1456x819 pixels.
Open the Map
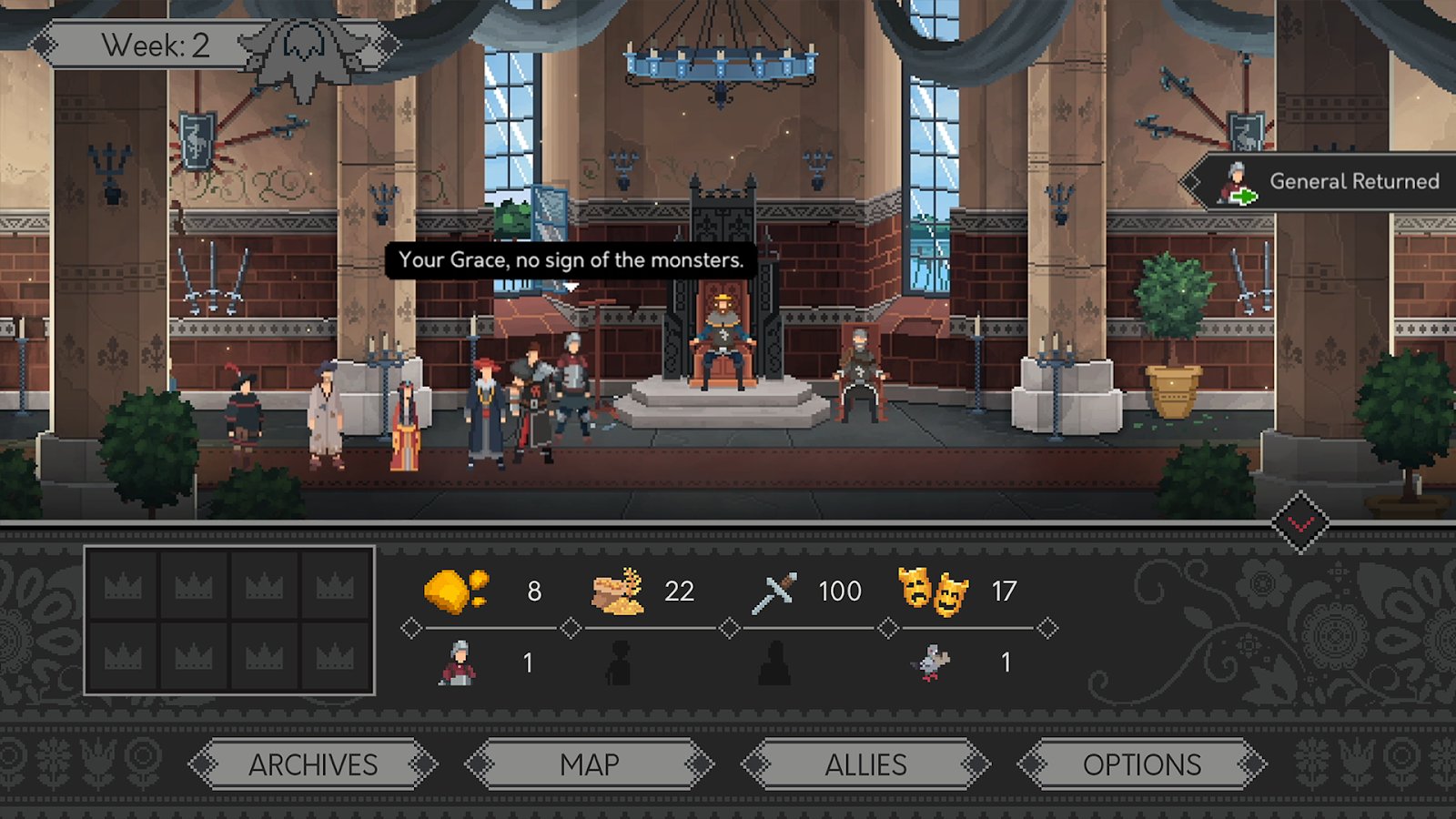(x=591, y=765)
